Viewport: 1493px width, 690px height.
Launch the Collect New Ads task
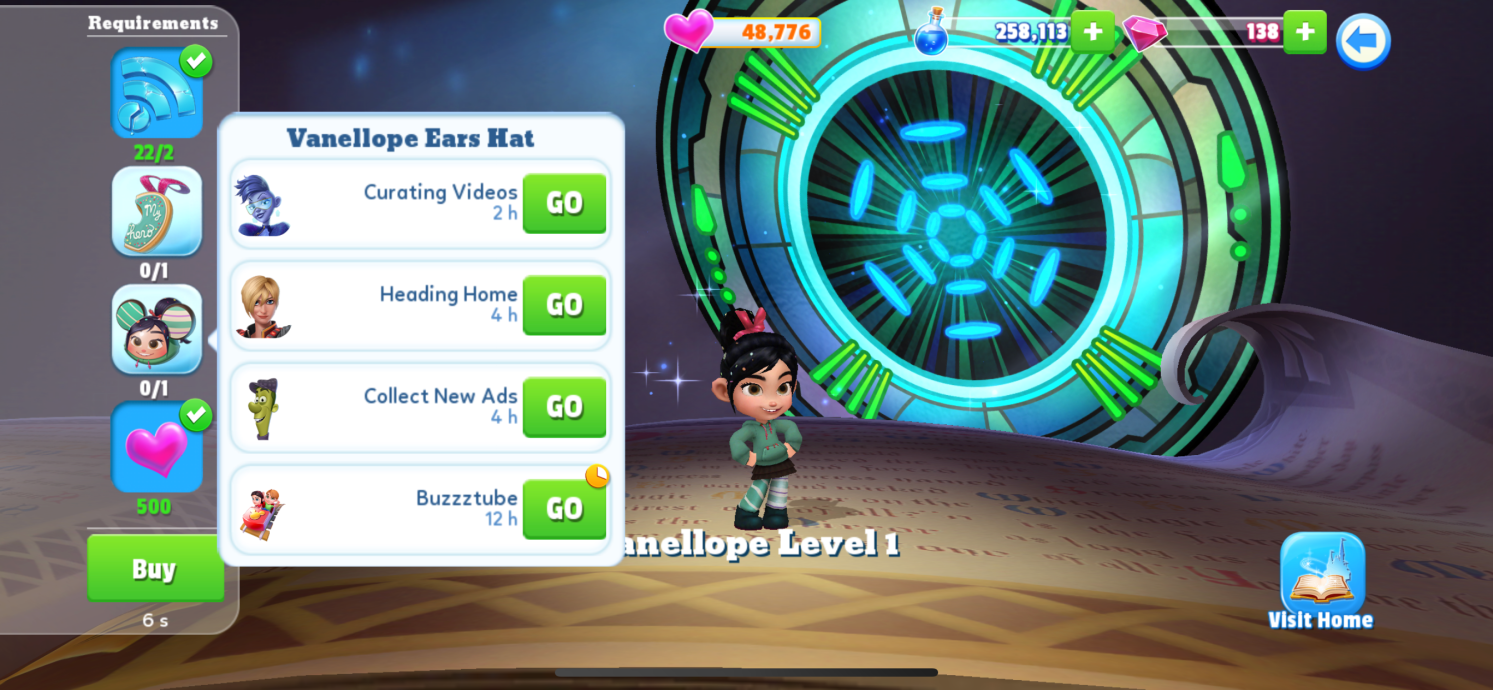564,407
